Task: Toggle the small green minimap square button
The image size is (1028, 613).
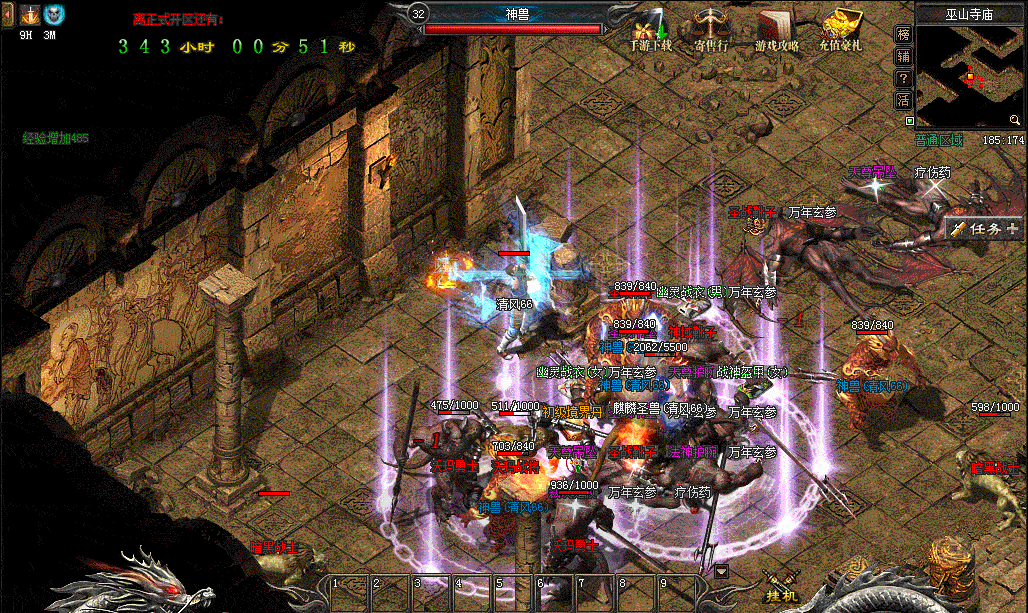Action: [x=909, y=121]
